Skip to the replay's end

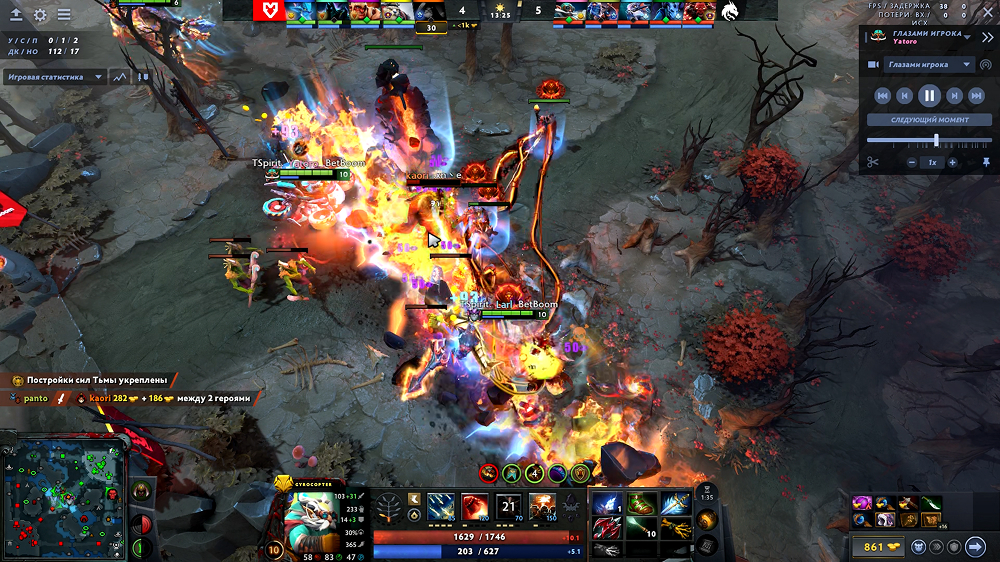pos(976,96)
